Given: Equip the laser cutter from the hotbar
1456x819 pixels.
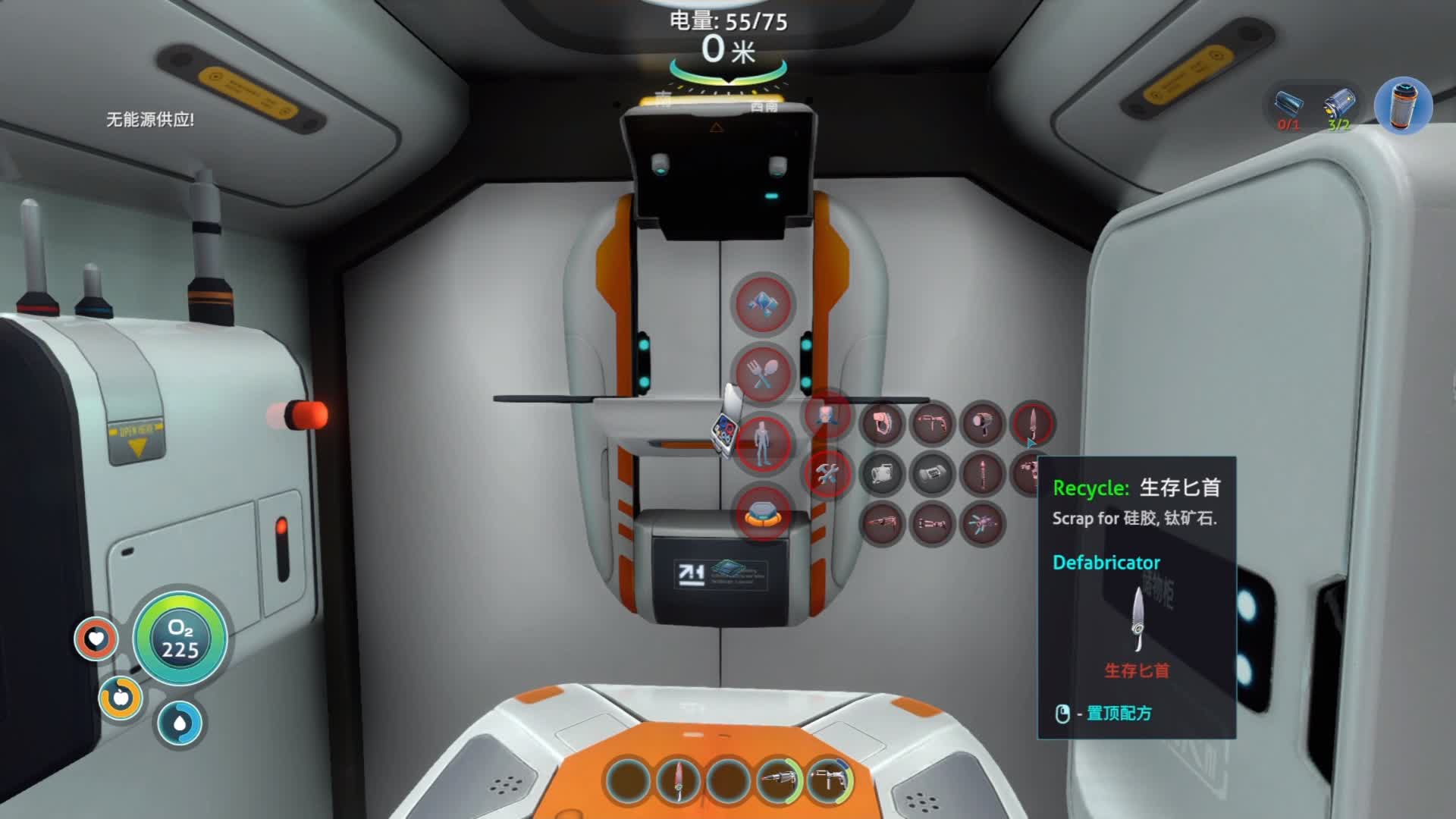Looking at the screenshot, I should coord(779,780).
